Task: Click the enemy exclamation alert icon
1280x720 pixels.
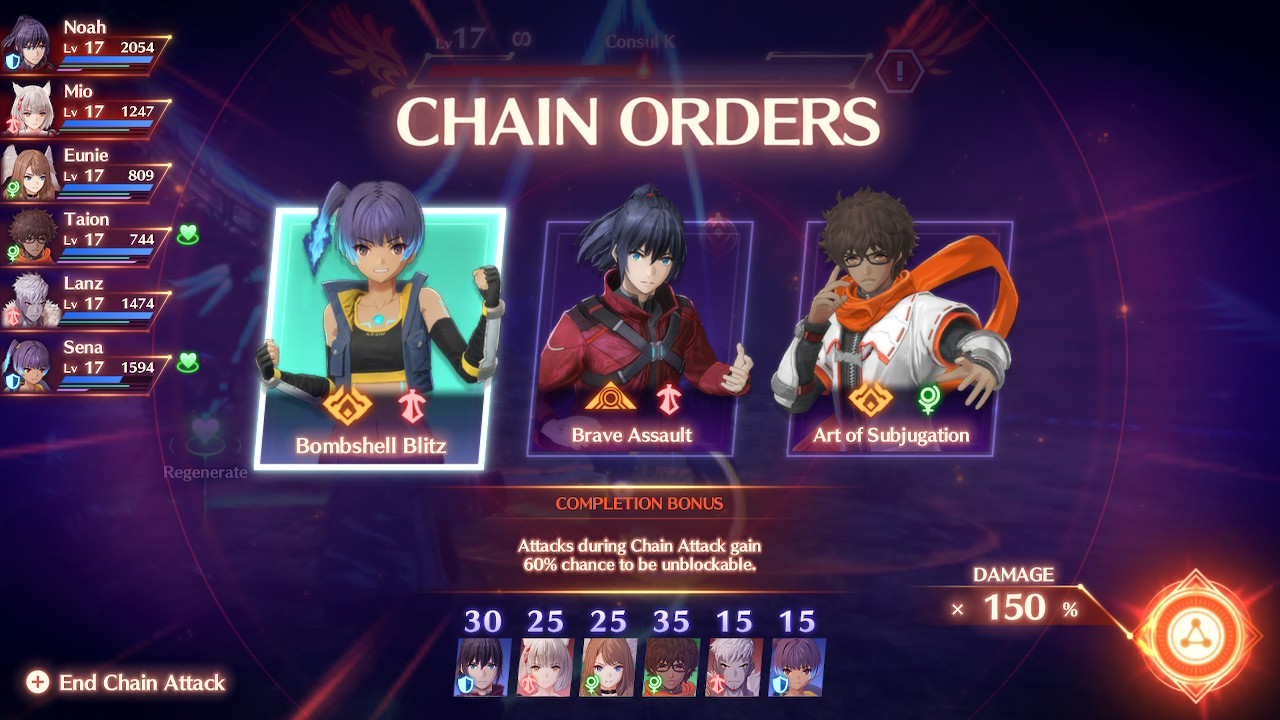Action: [899, 71]
